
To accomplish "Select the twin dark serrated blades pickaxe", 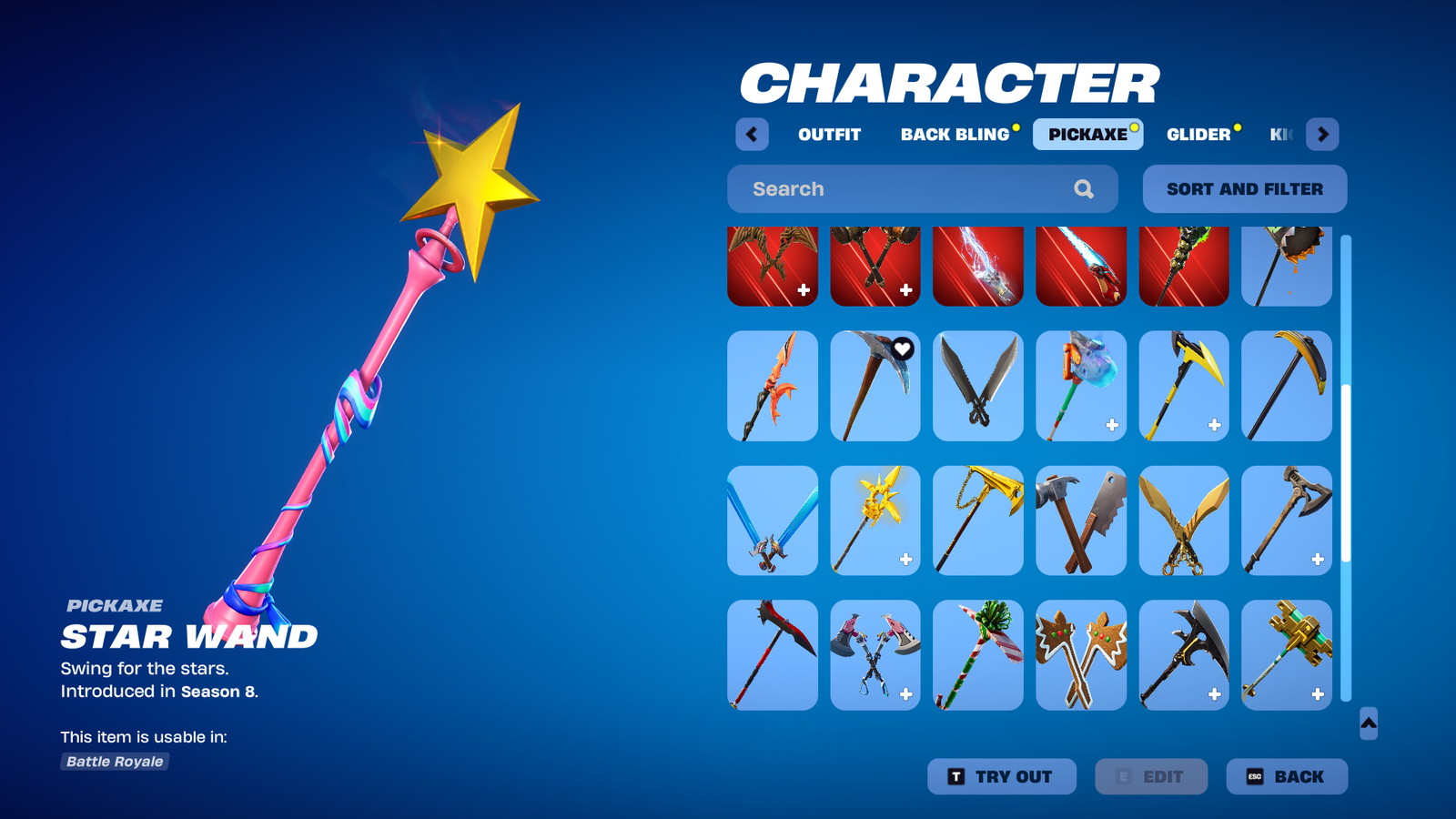I will click(978, 386).
